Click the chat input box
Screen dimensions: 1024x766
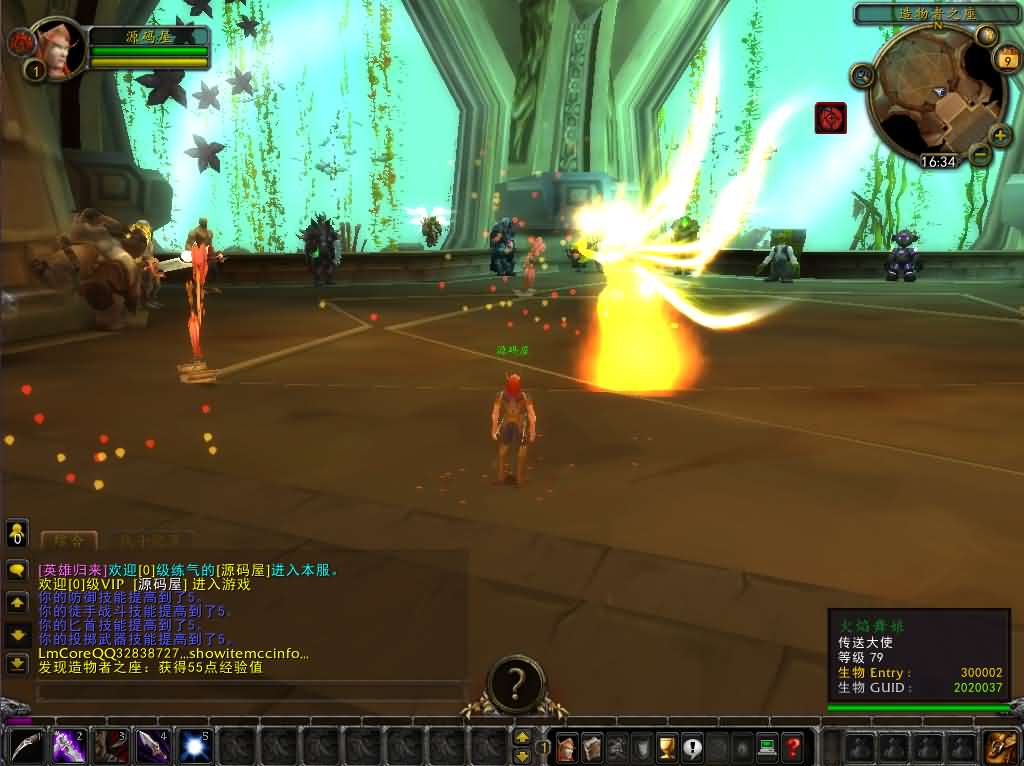pos(250,691)
